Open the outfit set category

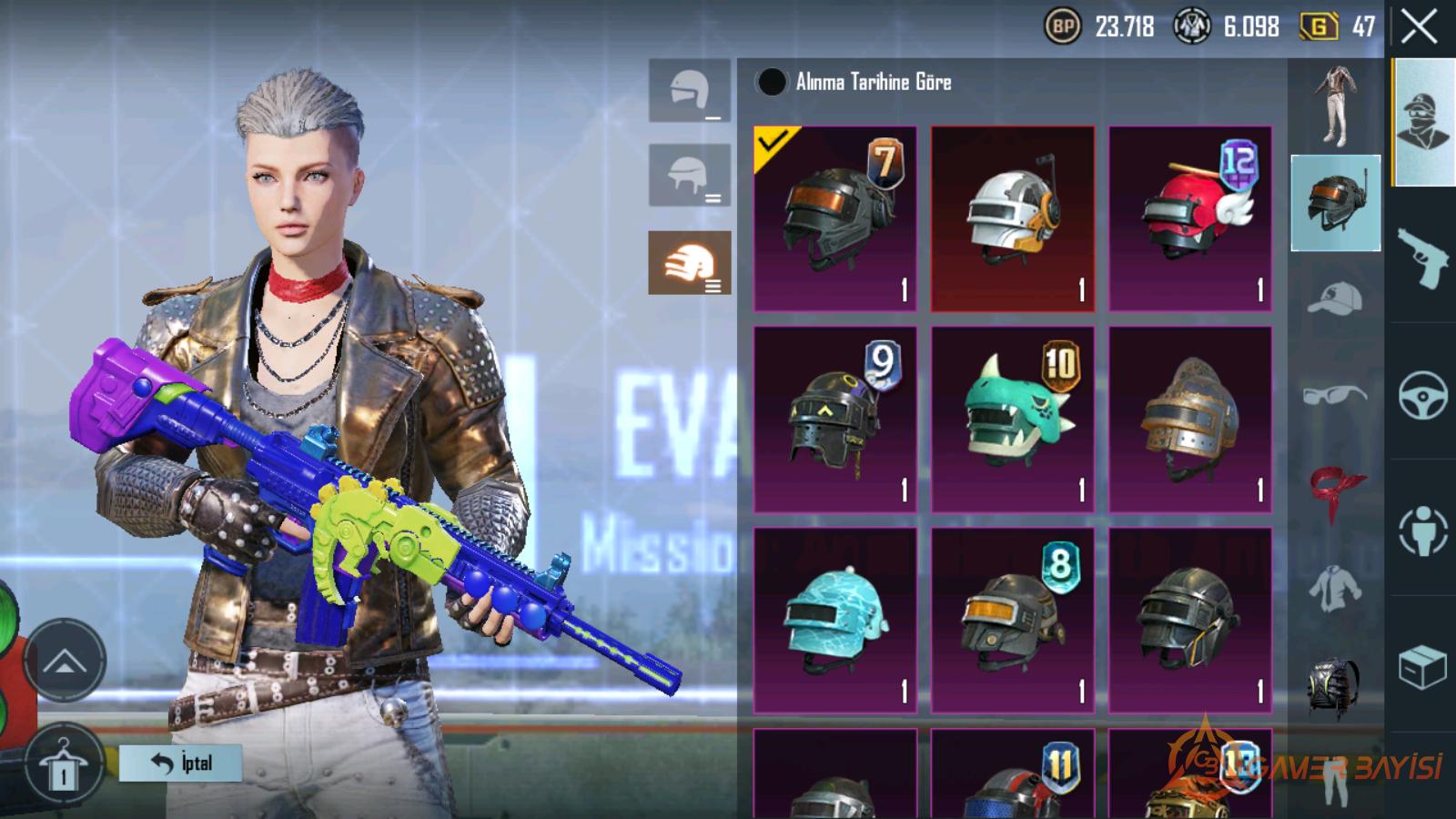(1335, 106)
